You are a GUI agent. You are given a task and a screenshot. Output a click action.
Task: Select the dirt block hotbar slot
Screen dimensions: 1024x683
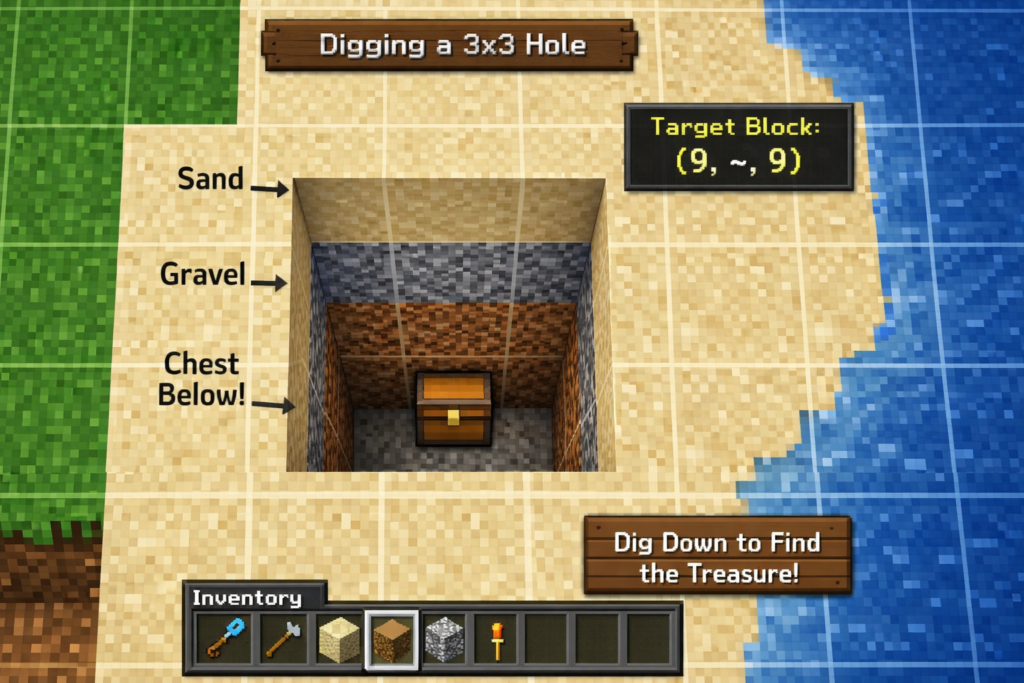point(391,639)
